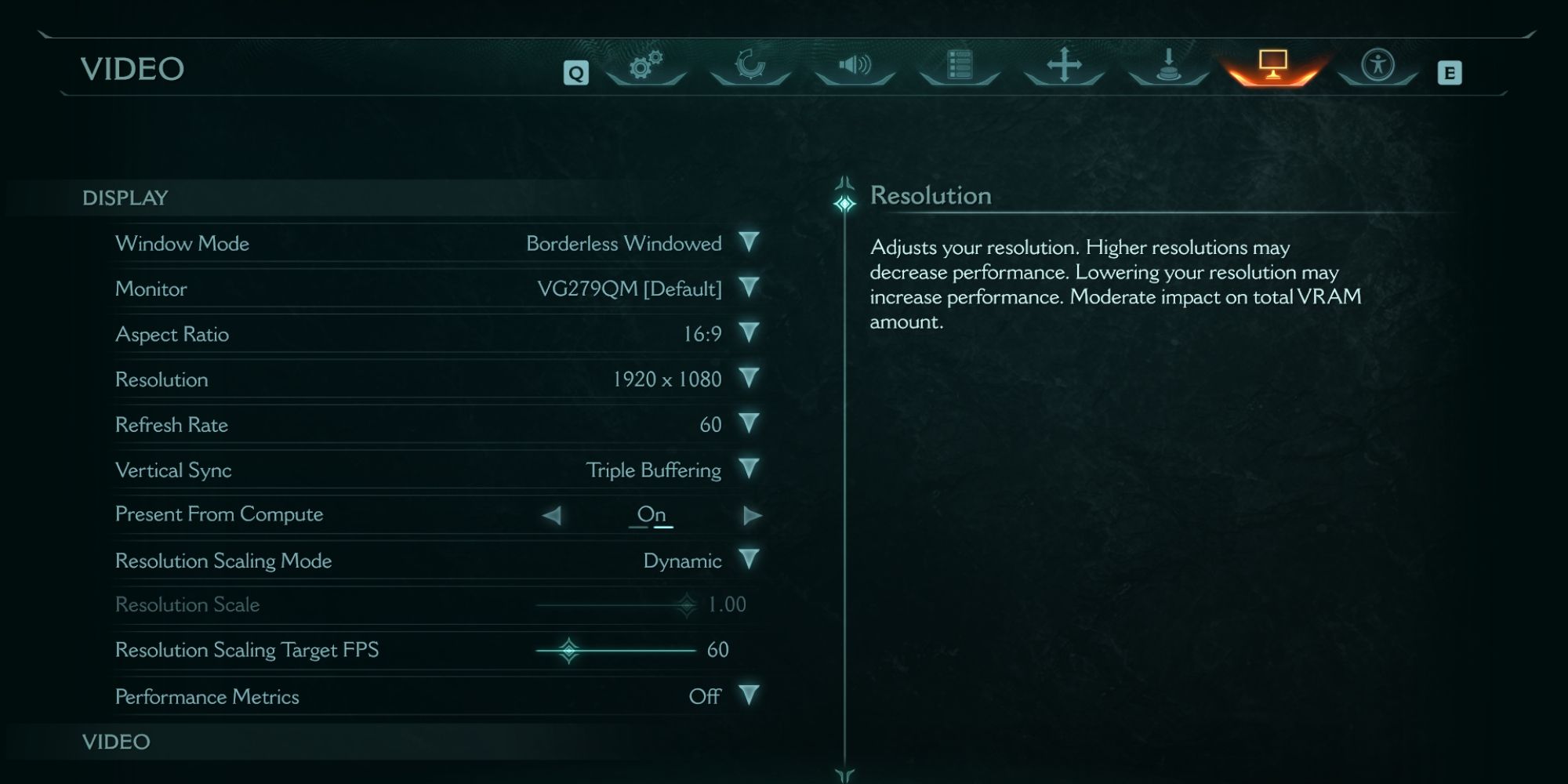The image size is (1568, 784).
Task: Open the Aspect Ratio dropdown
Action: (749, 333)
